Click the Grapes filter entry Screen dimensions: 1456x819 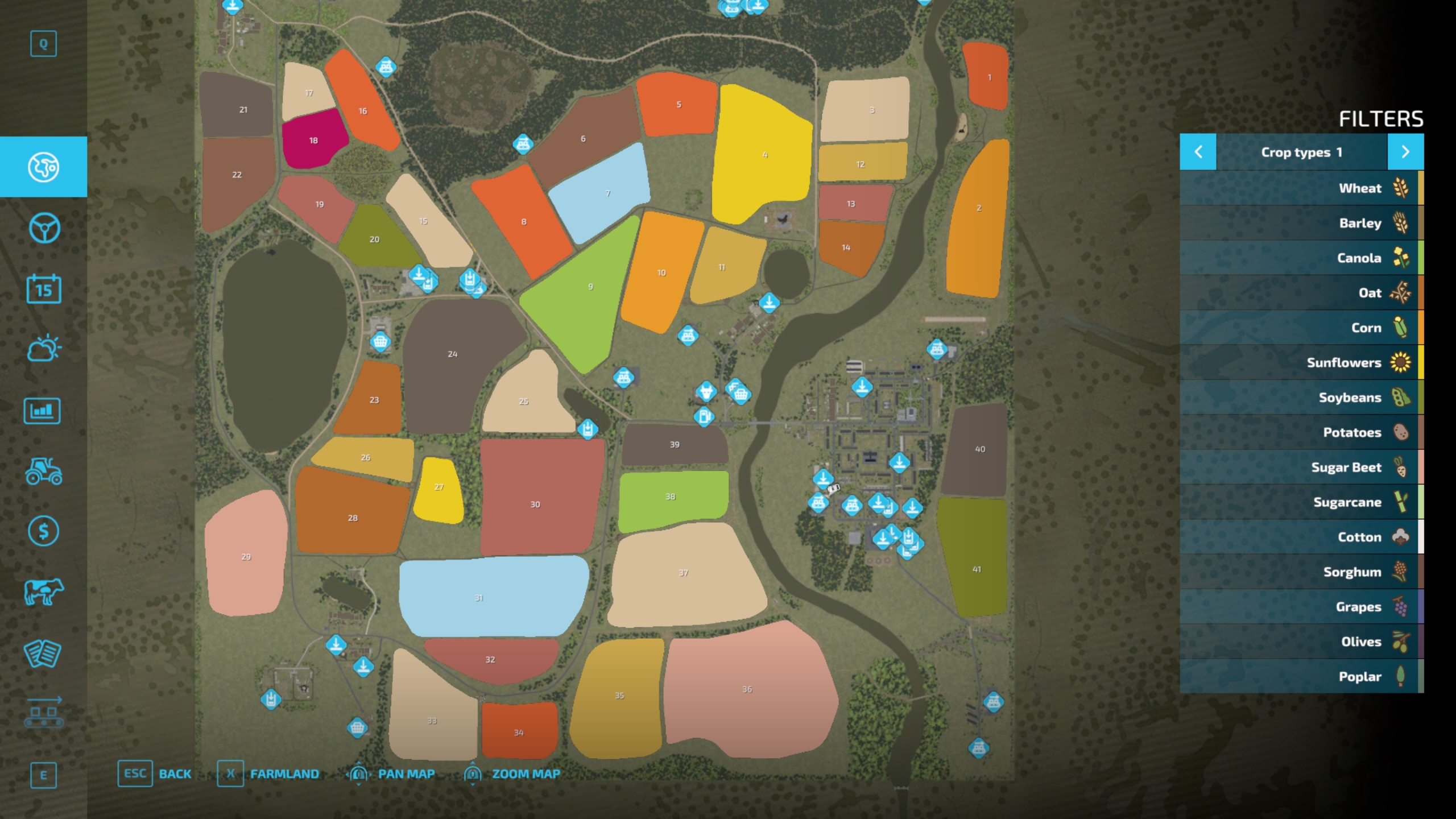1301,607
